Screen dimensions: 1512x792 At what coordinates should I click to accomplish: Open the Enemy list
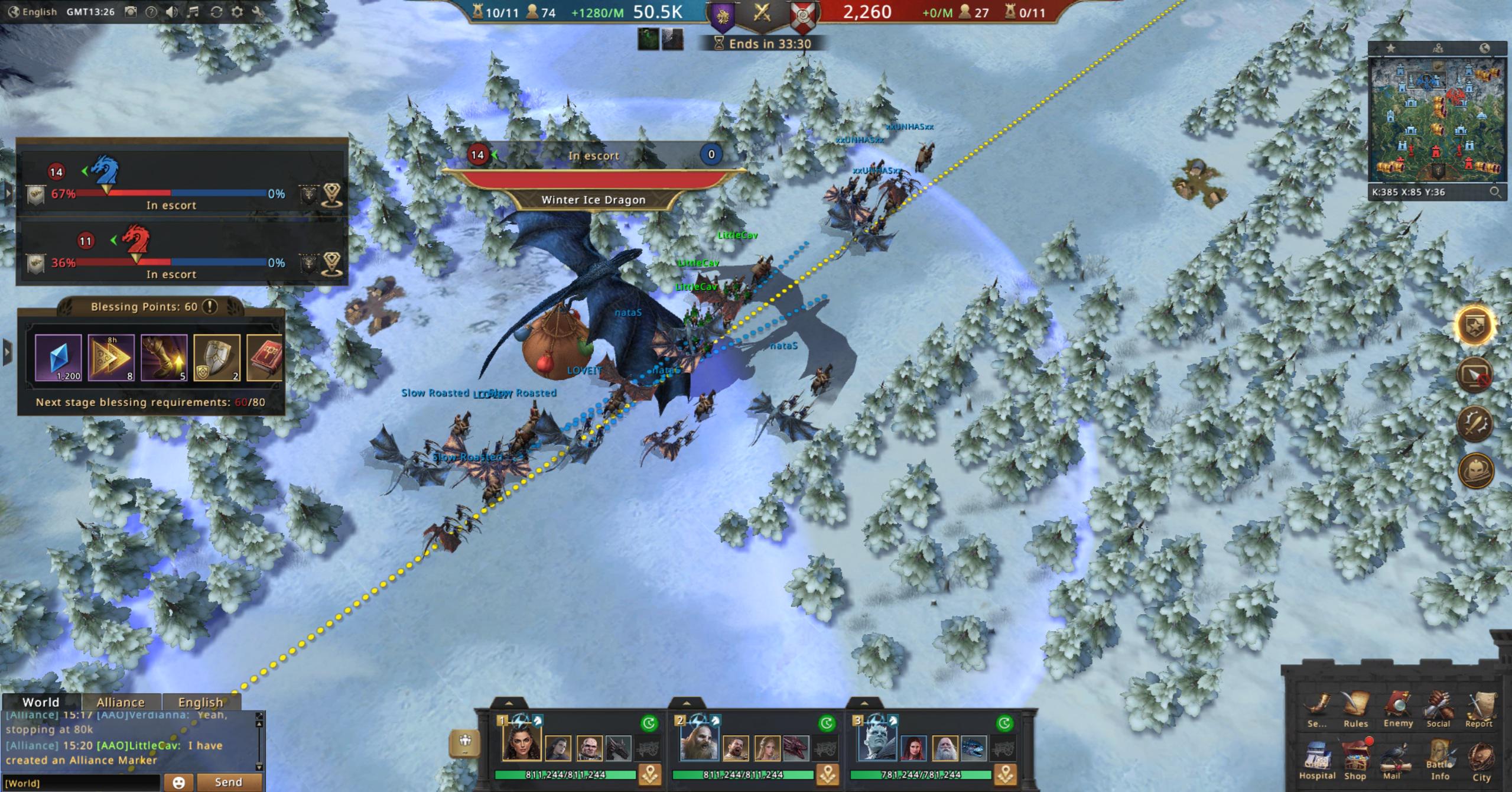pyautogui.click(x=1397, y=708)
